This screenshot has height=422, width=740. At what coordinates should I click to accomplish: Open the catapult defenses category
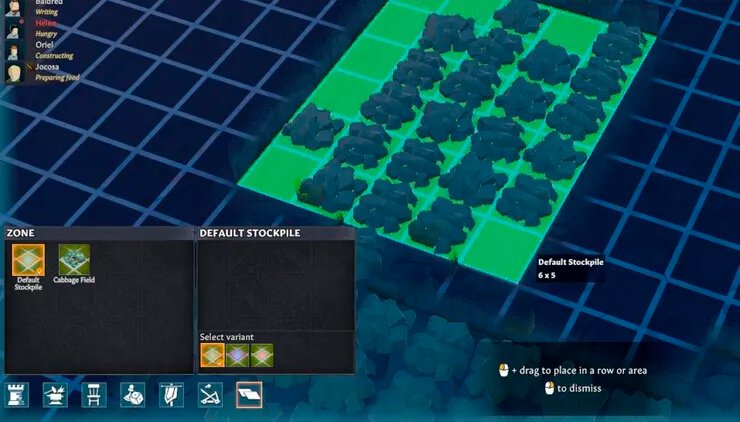pos(210,394)
